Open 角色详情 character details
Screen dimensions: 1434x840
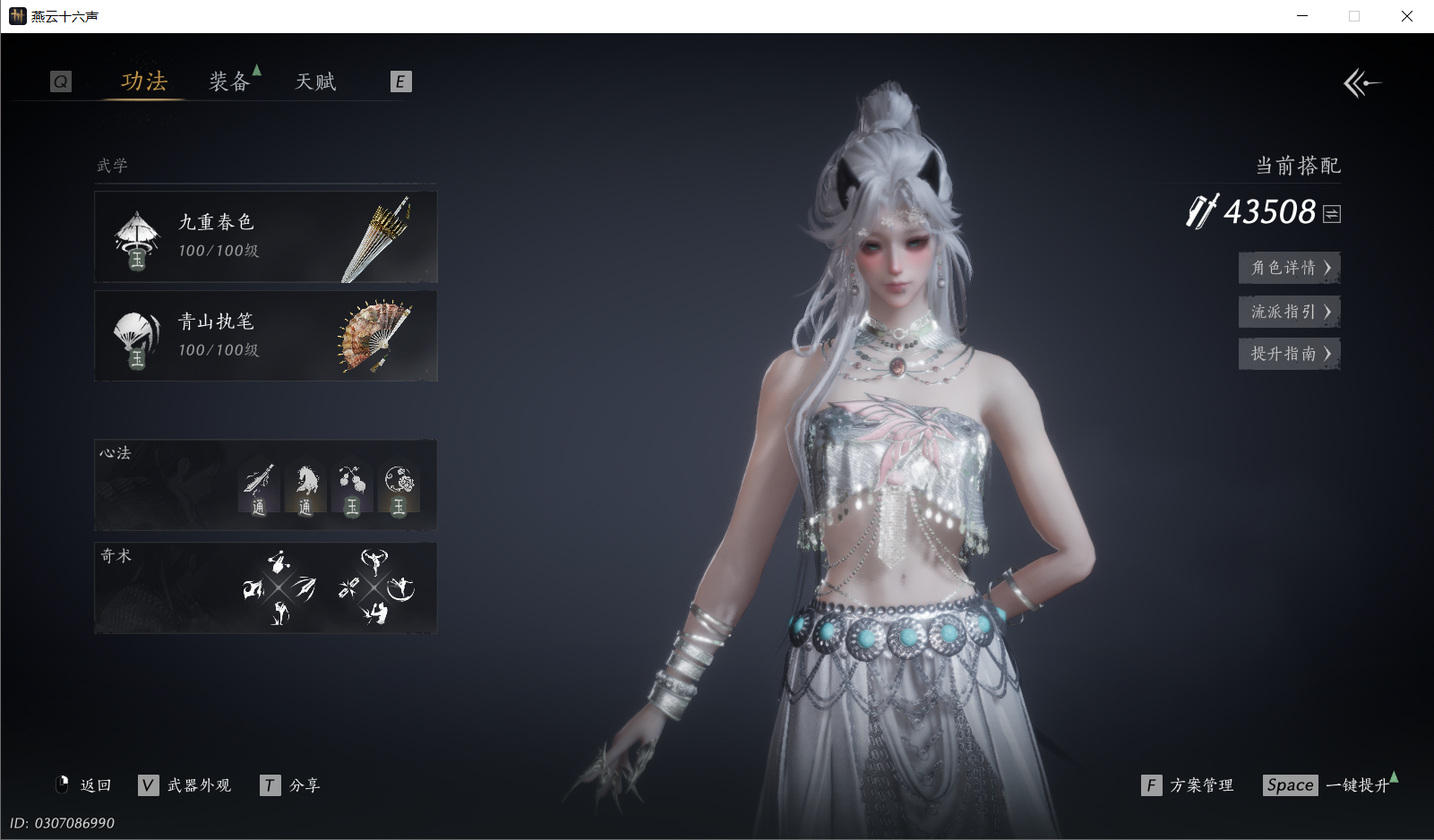click(x=1289, y=268)
